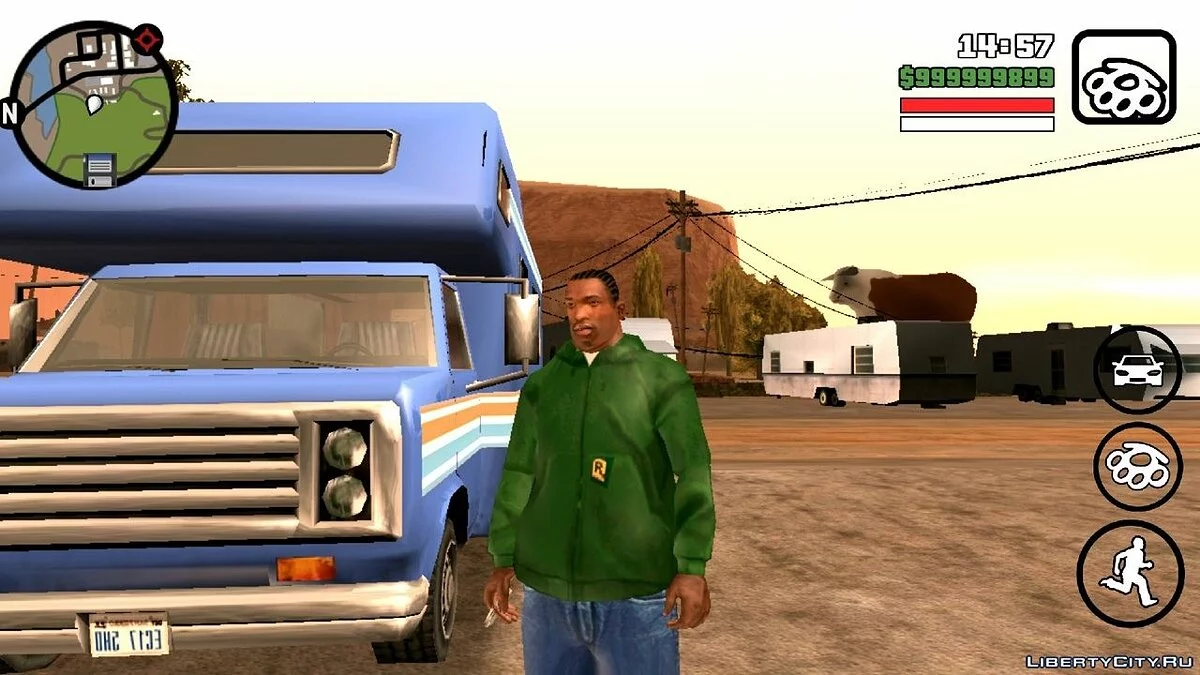Tap the brass knuckles weapon icon box
This screenshot has height=675, width=1200.
[1123, 77]
